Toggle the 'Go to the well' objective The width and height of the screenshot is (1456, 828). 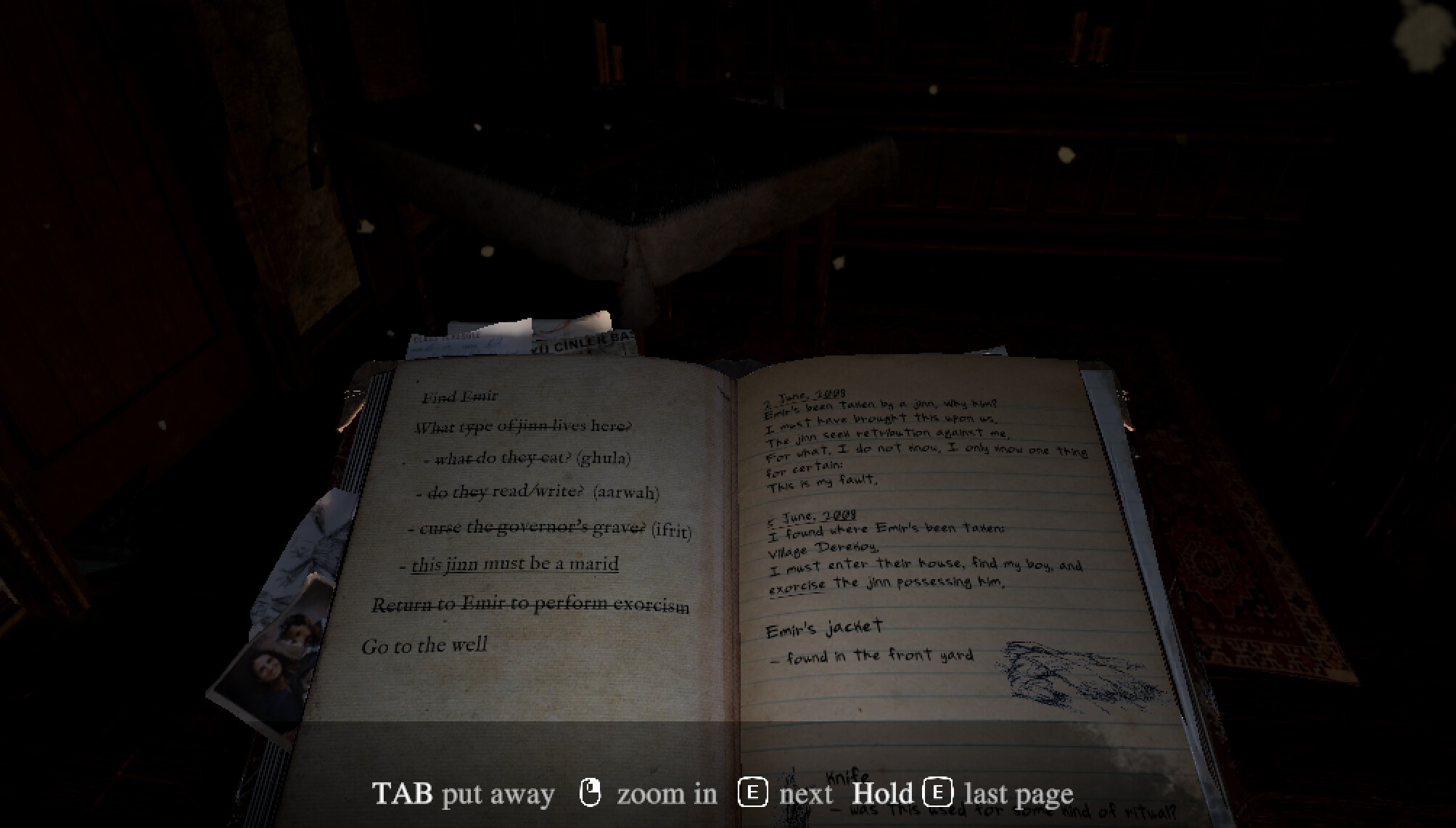point(425,644)
